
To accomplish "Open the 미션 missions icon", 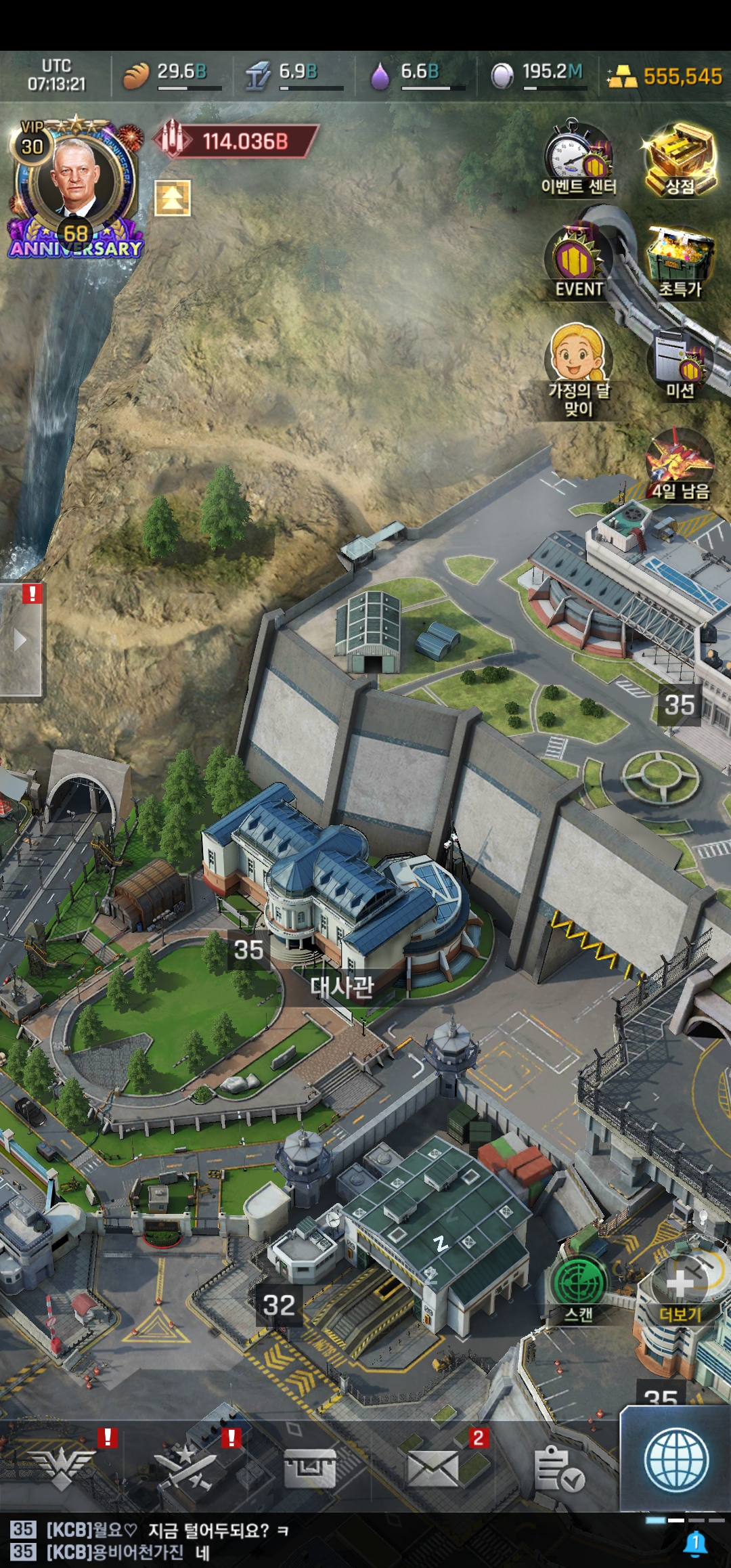I will click(x=680, y=362).
